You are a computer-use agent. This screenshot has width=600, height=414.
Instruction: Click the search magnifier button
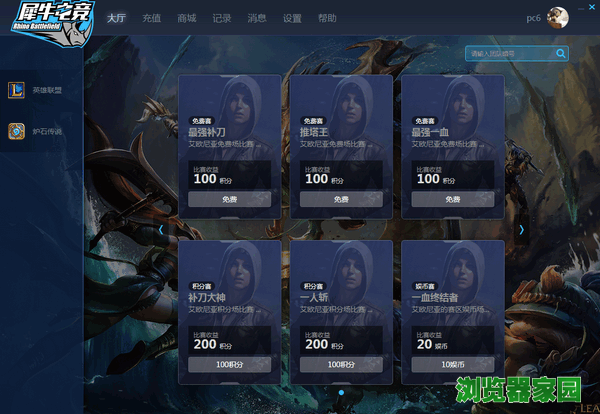pos(561,53)
